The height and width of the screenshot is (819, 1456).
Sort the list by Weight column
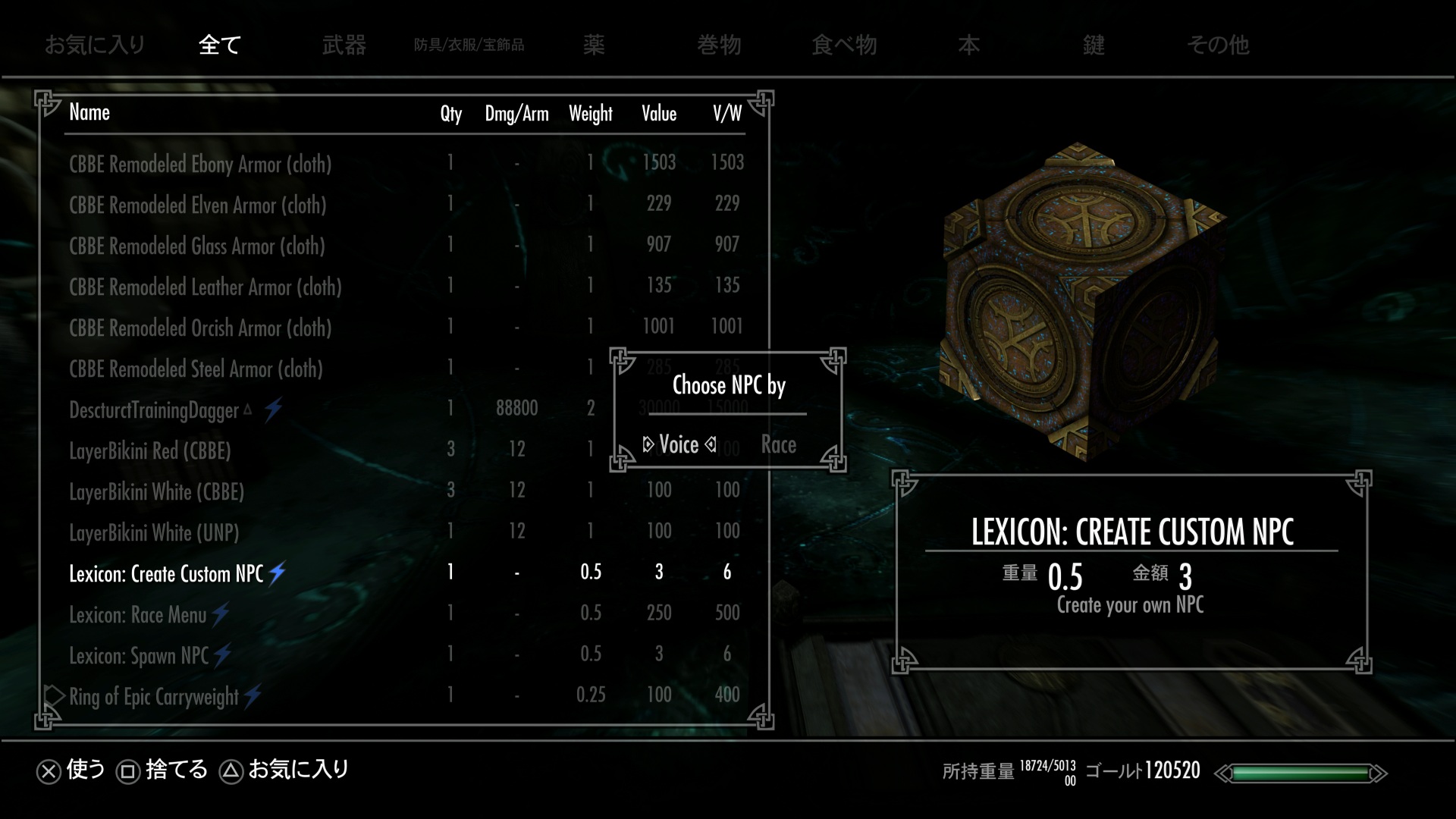590,114
